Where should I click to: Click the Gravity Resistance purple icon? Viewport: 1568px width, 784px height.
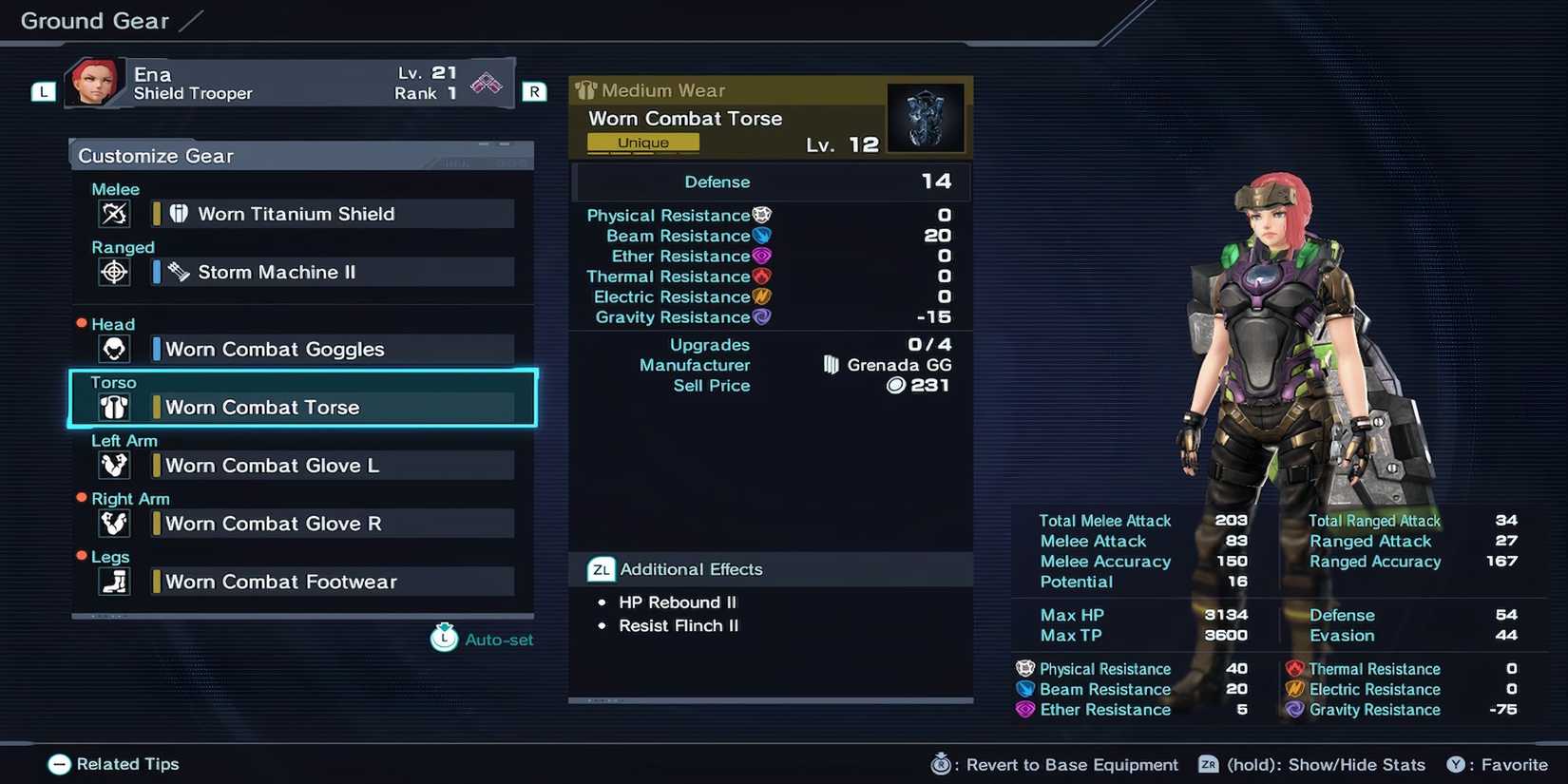(762, 316)
